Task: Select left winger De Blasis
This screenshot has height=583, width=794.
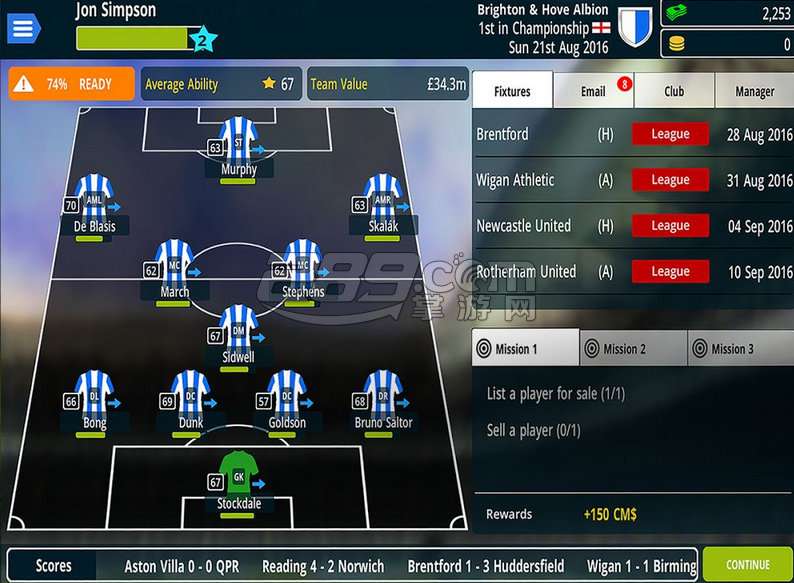Action: 94,199
